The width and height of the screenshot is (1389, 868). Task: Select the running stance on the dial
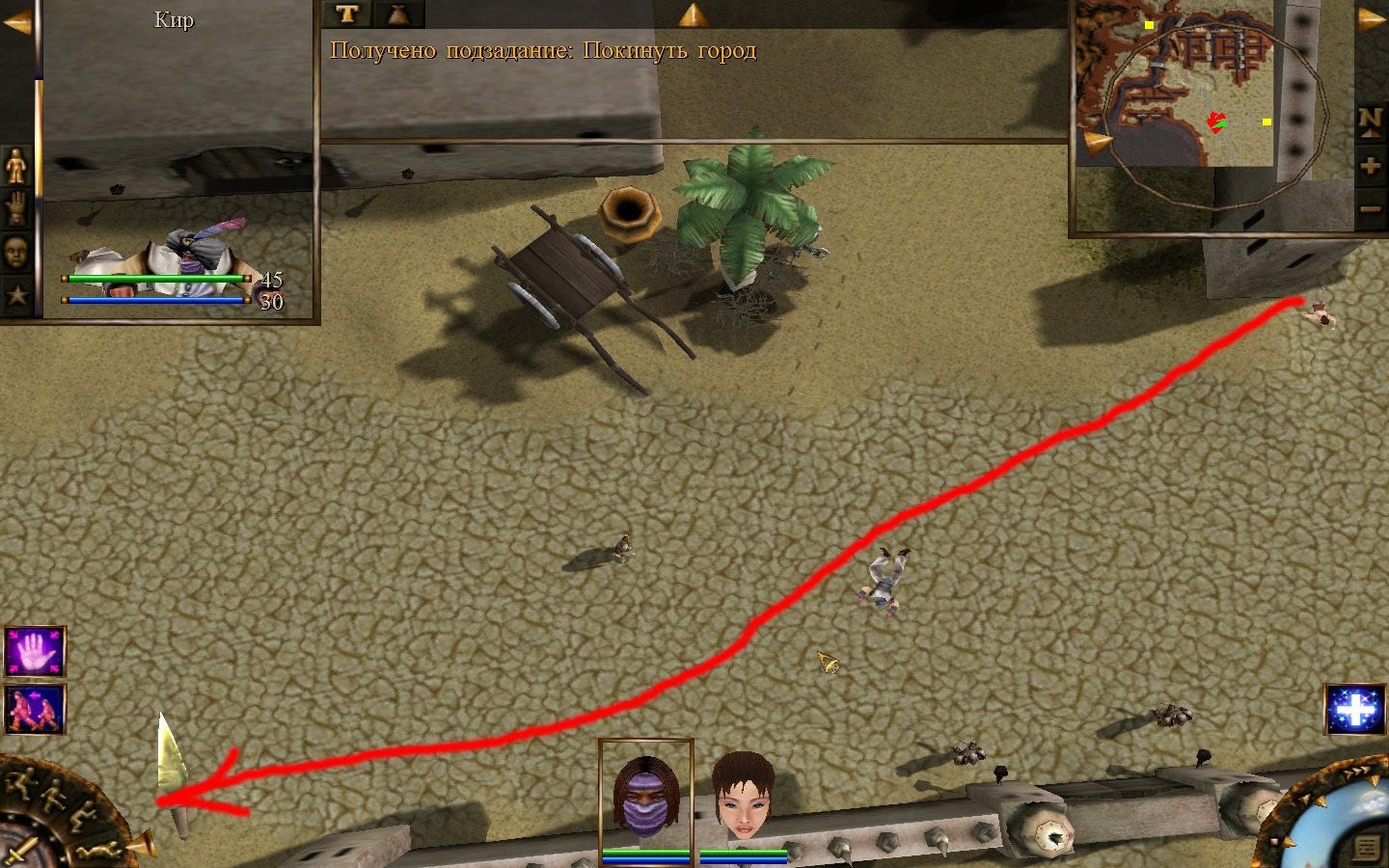(21, 782)
